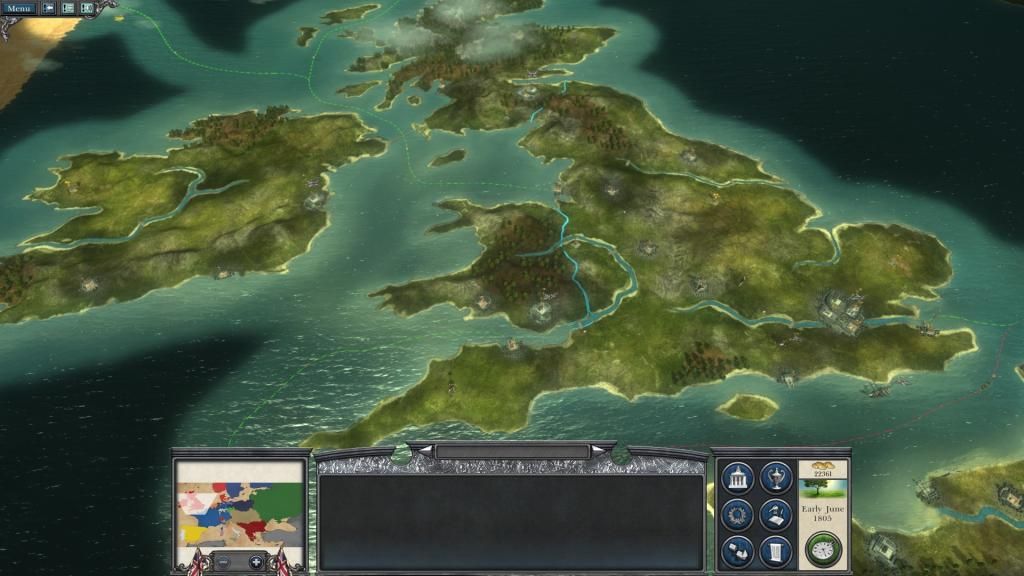Viewport: 1024px width, 576px height.
Task: Open the quill and book icon
Action: pos(776,515)
